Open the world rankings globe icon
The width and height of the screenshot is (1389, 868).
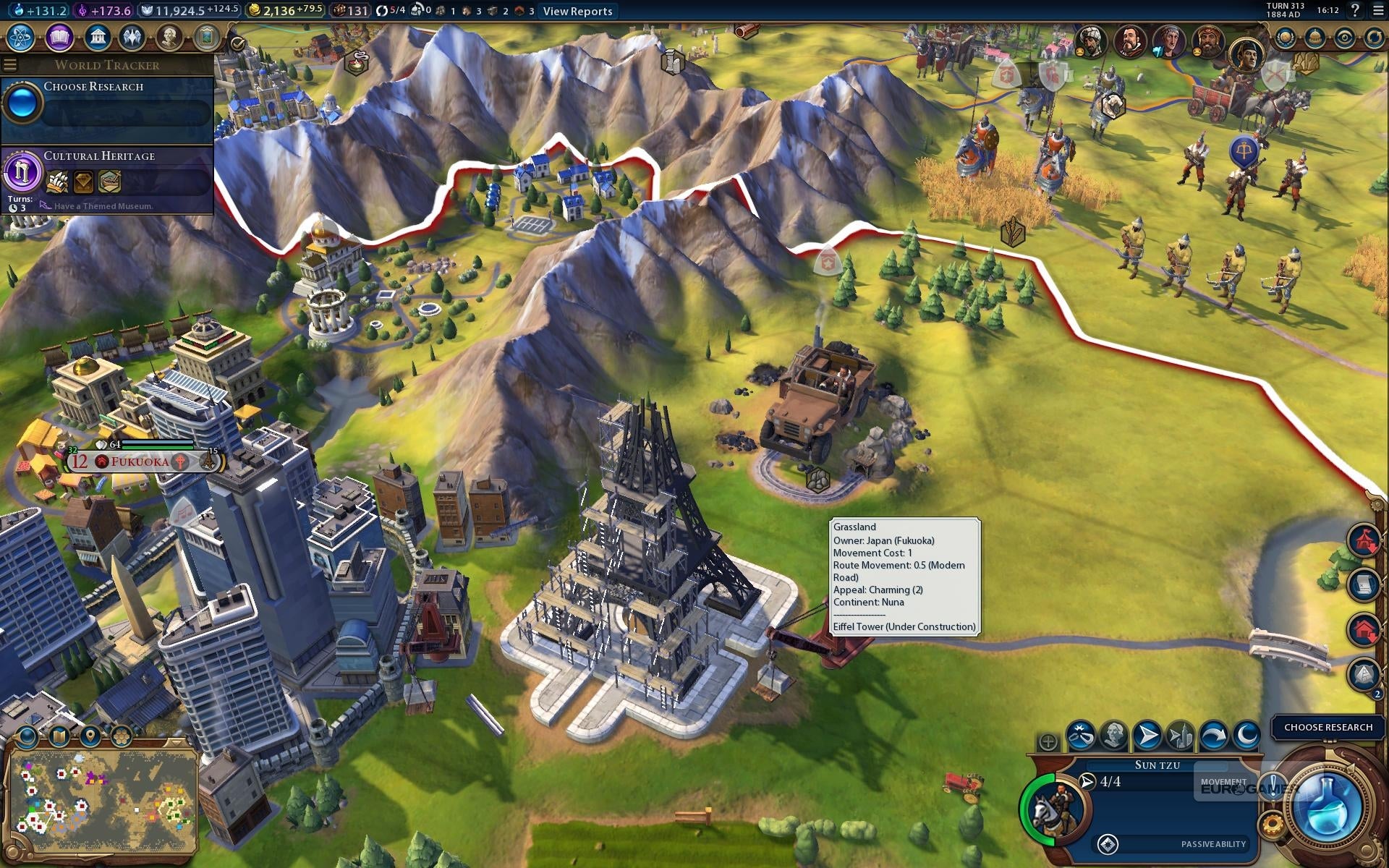(x=1286, y=38)
